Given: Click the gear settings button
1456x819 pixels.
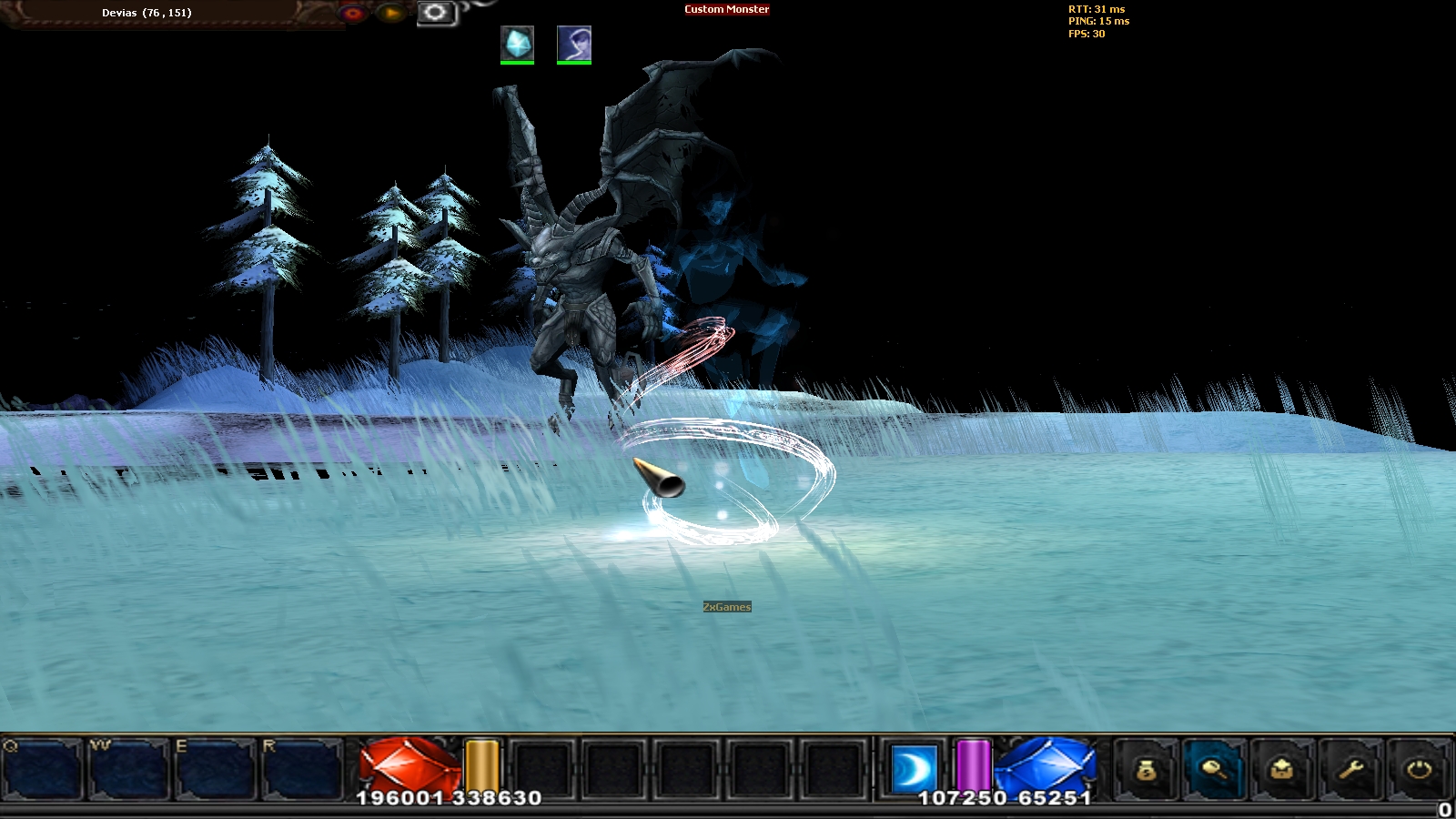Looking at the screenshot, I should (436, 13).
